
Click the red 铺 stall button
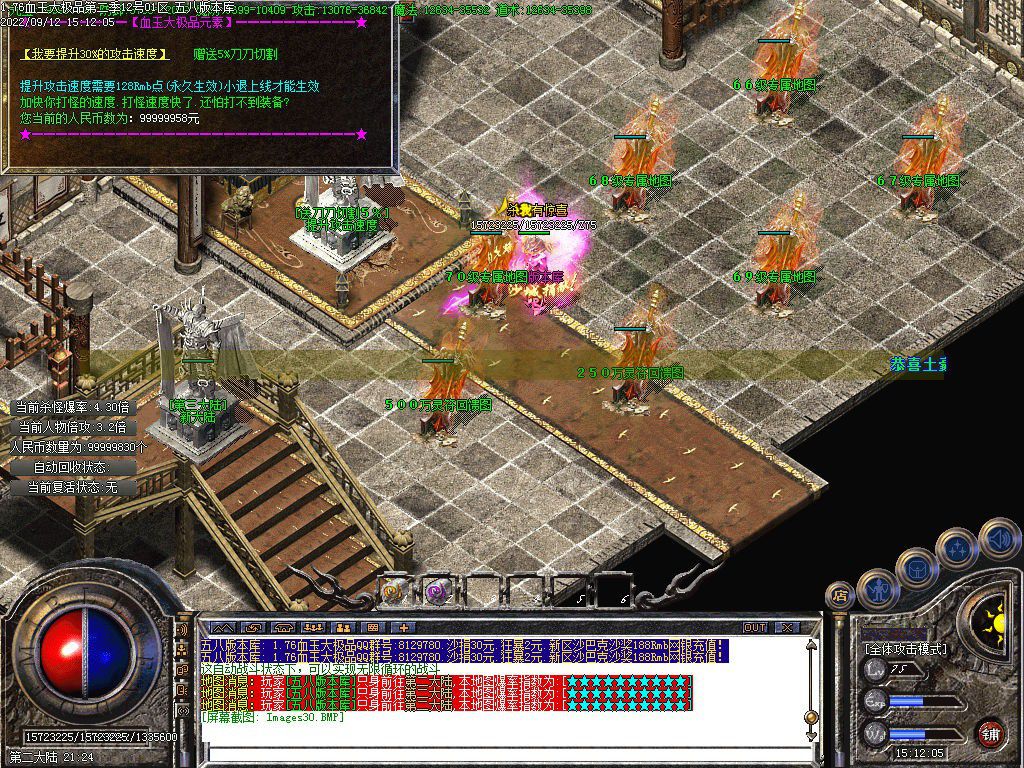point(990,733)
